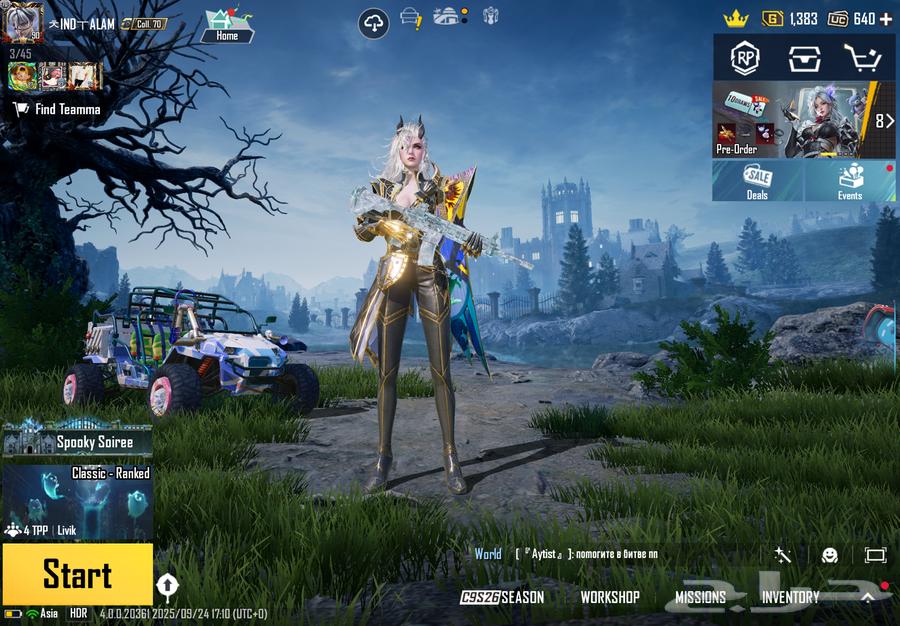Start the match with the yellow Start button
Viewport: 900px width, 626px height.
tap(77, 574)
